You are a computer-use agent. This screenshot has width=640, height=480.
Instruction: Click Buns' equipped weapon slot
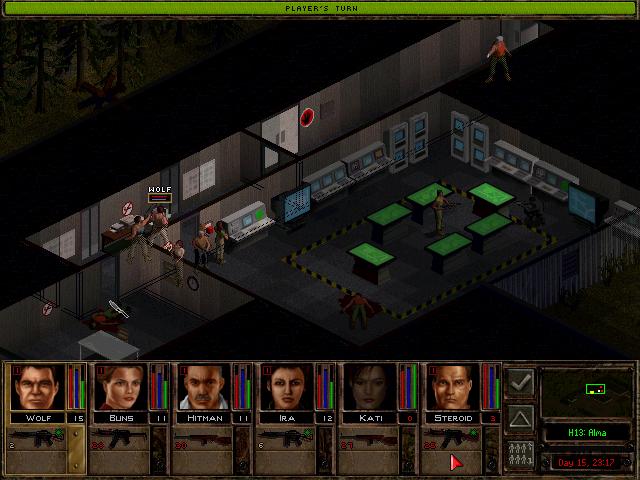pyautogui.click(x=120, y=440)
